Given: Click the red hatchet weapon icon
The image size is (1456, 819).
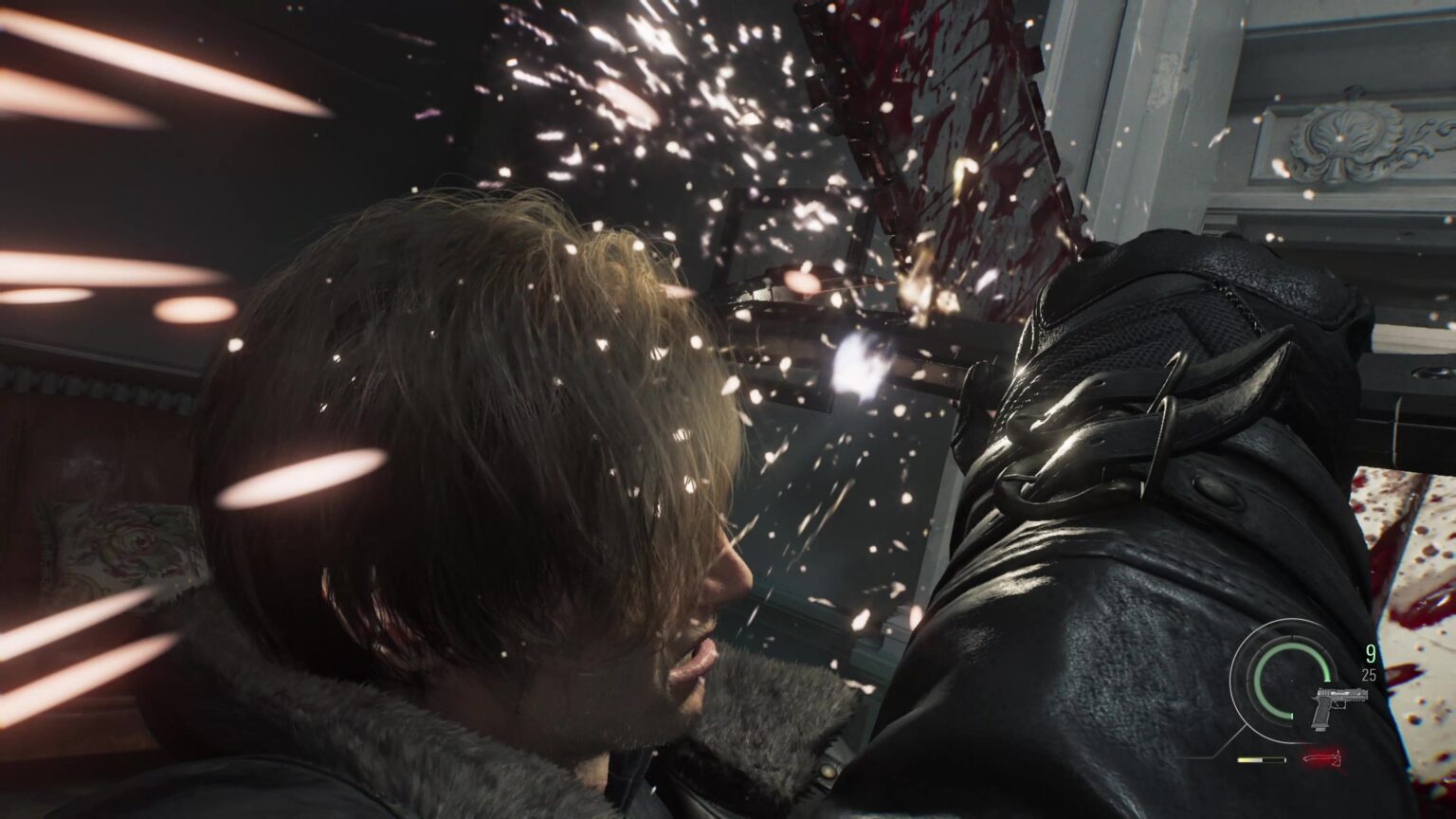Looking at the screenshot, I should pyautogui.click(x=1320, y=759).
